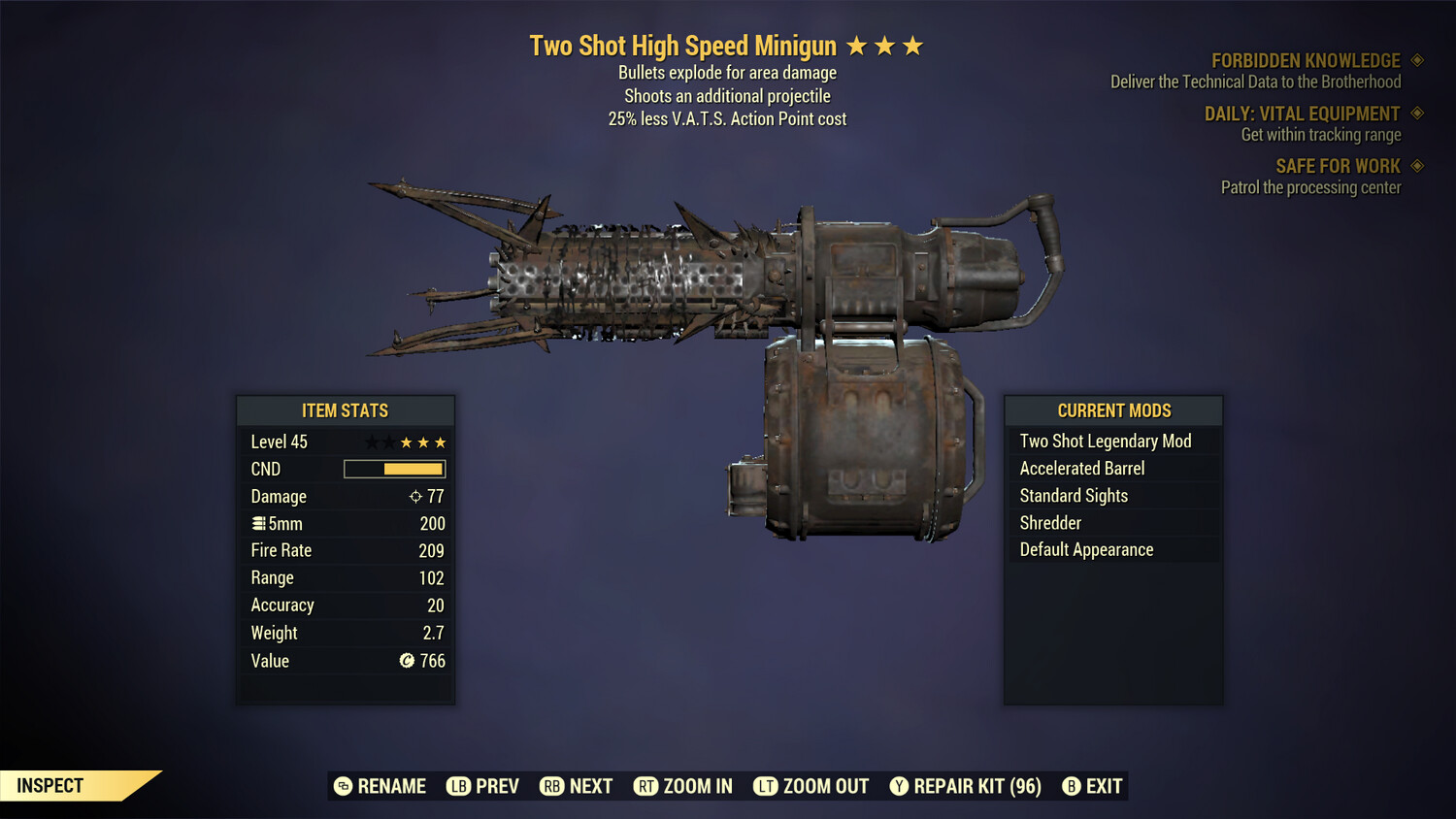Click the RT Zoom In icon

[x=646, y=786]
